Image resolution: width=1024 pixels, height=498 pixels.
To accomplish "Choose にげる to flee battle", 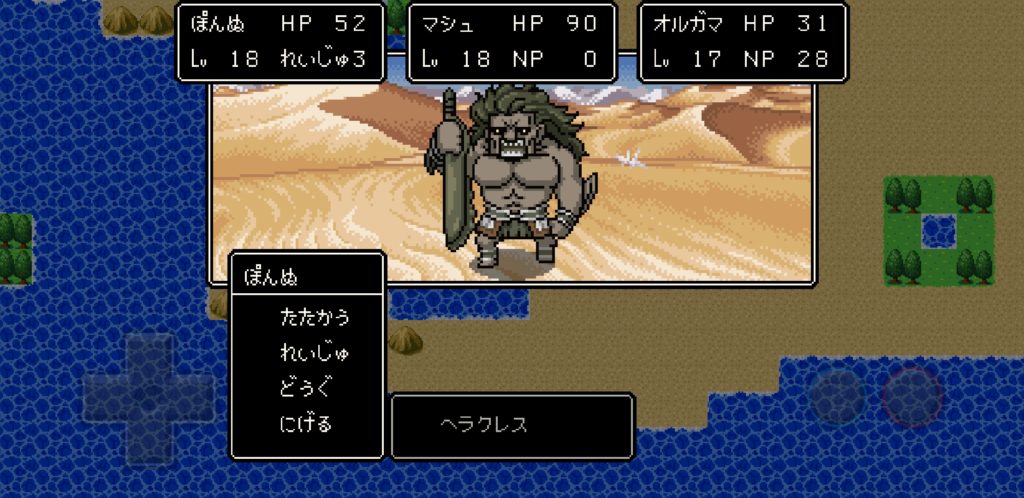I will coord(306,424).
